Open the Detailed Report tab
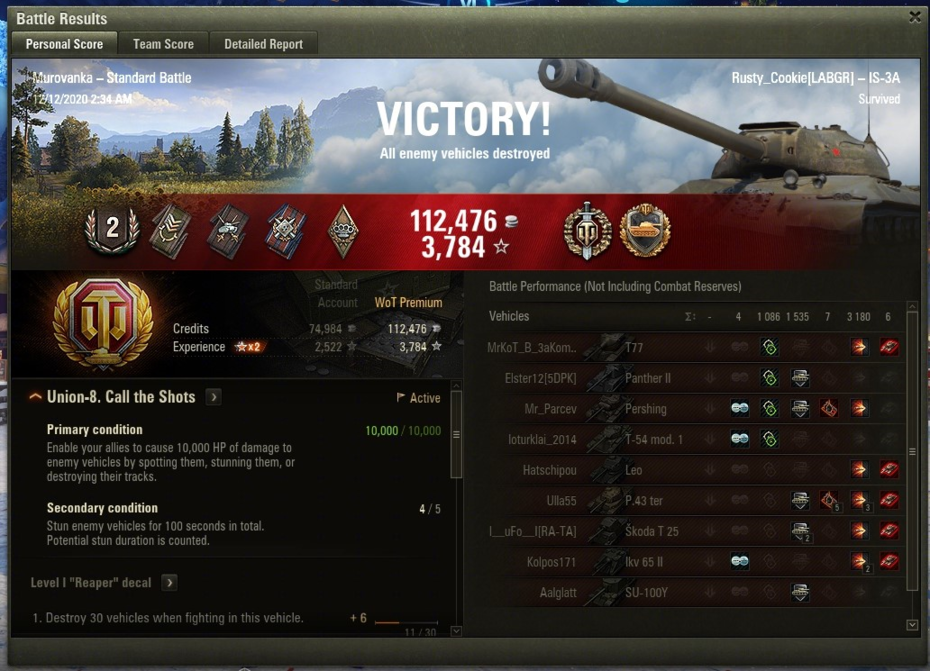 (264, 44)
